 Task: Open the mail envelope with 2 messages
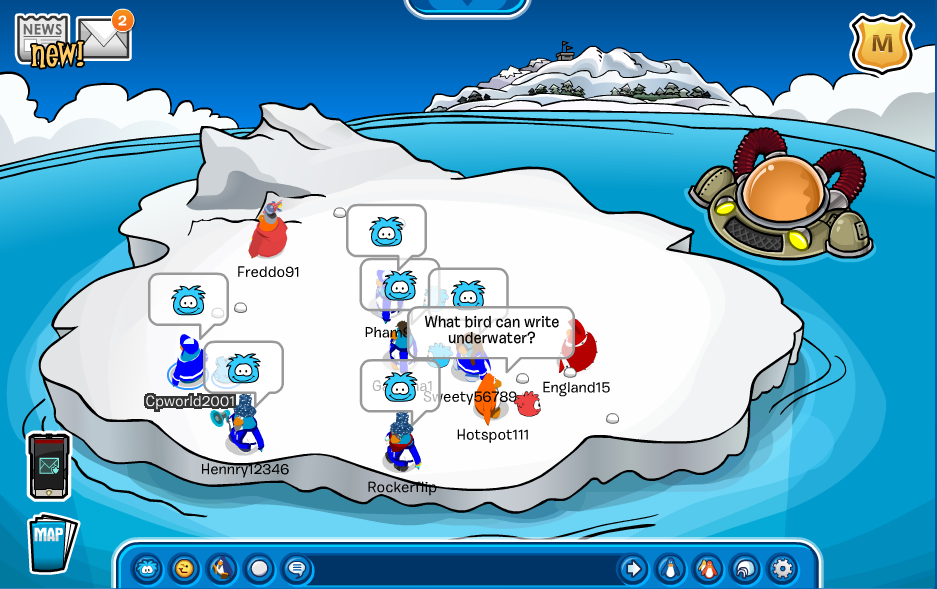tap(104, 40)
